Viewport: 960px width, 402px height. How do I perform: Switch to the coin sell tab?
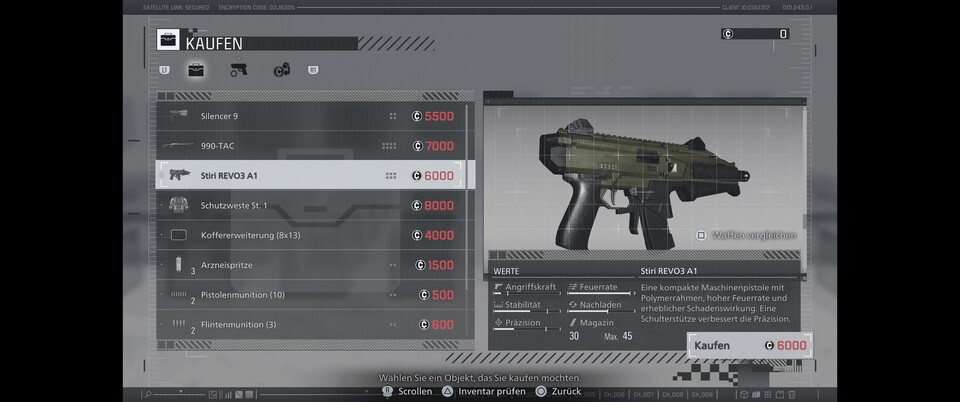(x=281, y=70)
